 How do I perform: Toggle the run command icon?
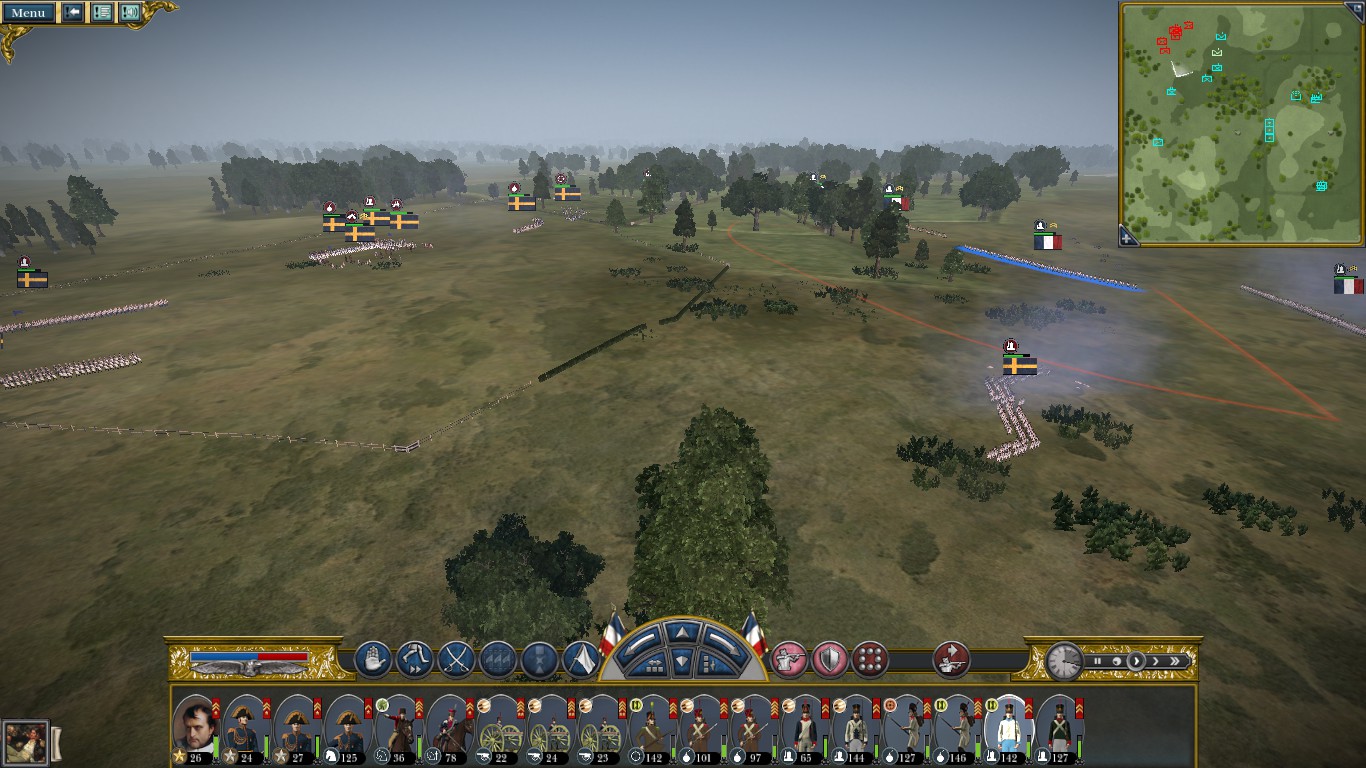click(414, 660)
